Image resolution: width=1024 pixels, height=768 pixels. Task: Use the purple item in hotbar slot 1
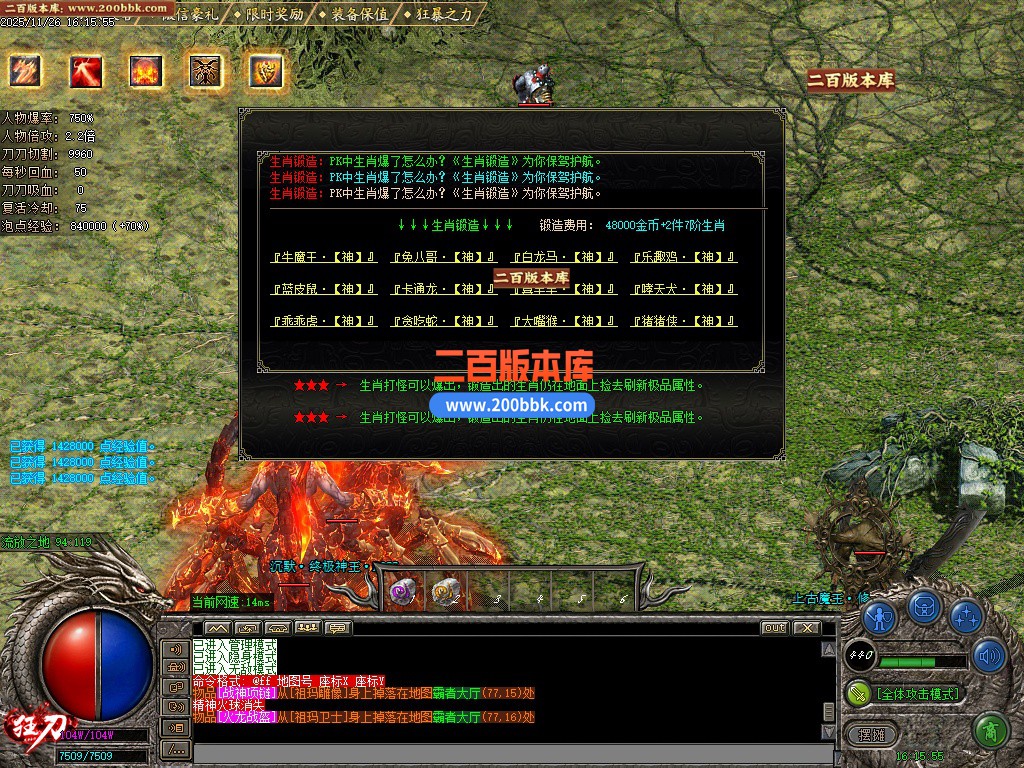pyautogui.click(x=404, y=593)
